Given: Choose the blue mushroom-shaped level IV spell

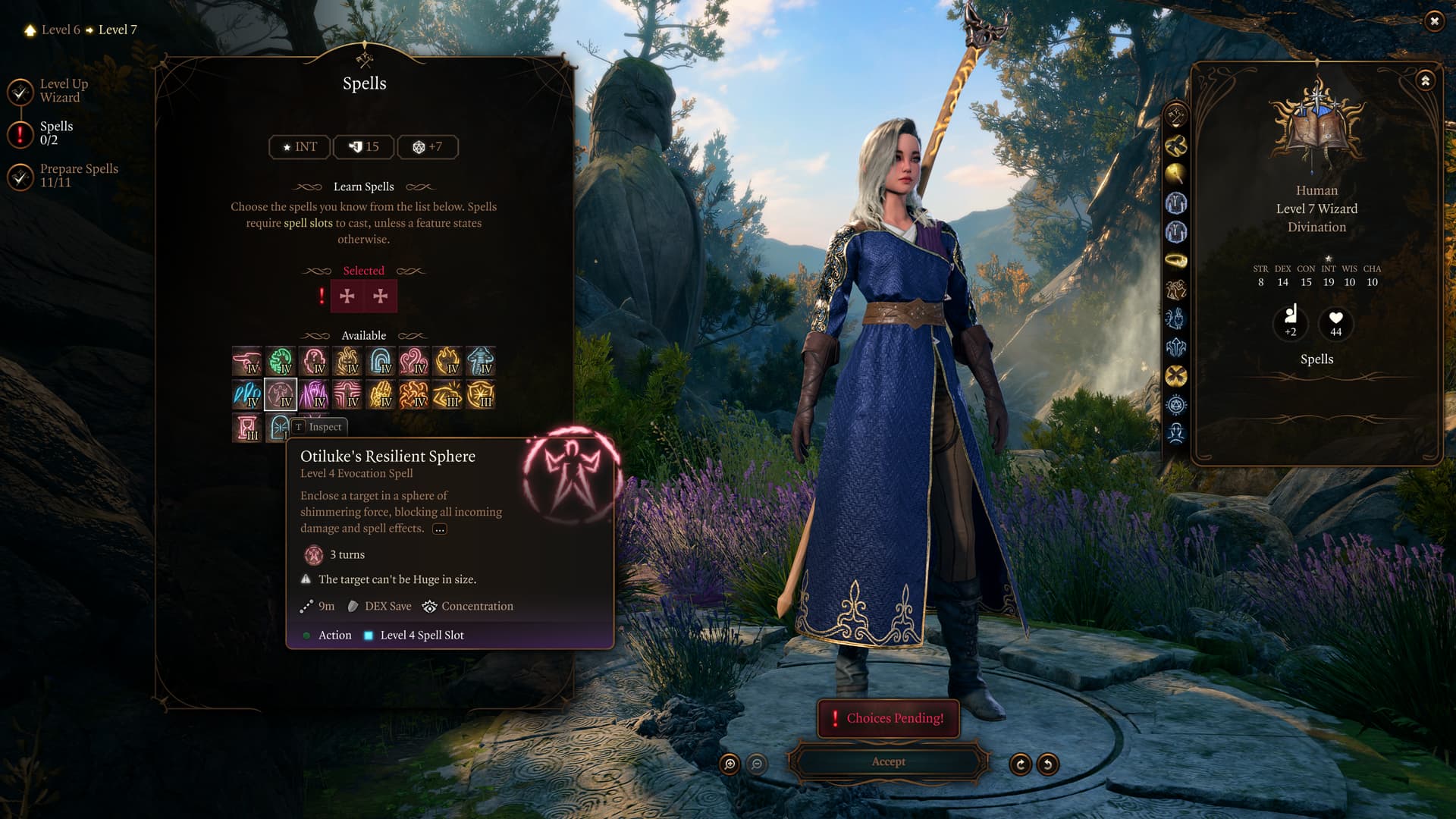Looking at the screenshot, I should [481, 361].
